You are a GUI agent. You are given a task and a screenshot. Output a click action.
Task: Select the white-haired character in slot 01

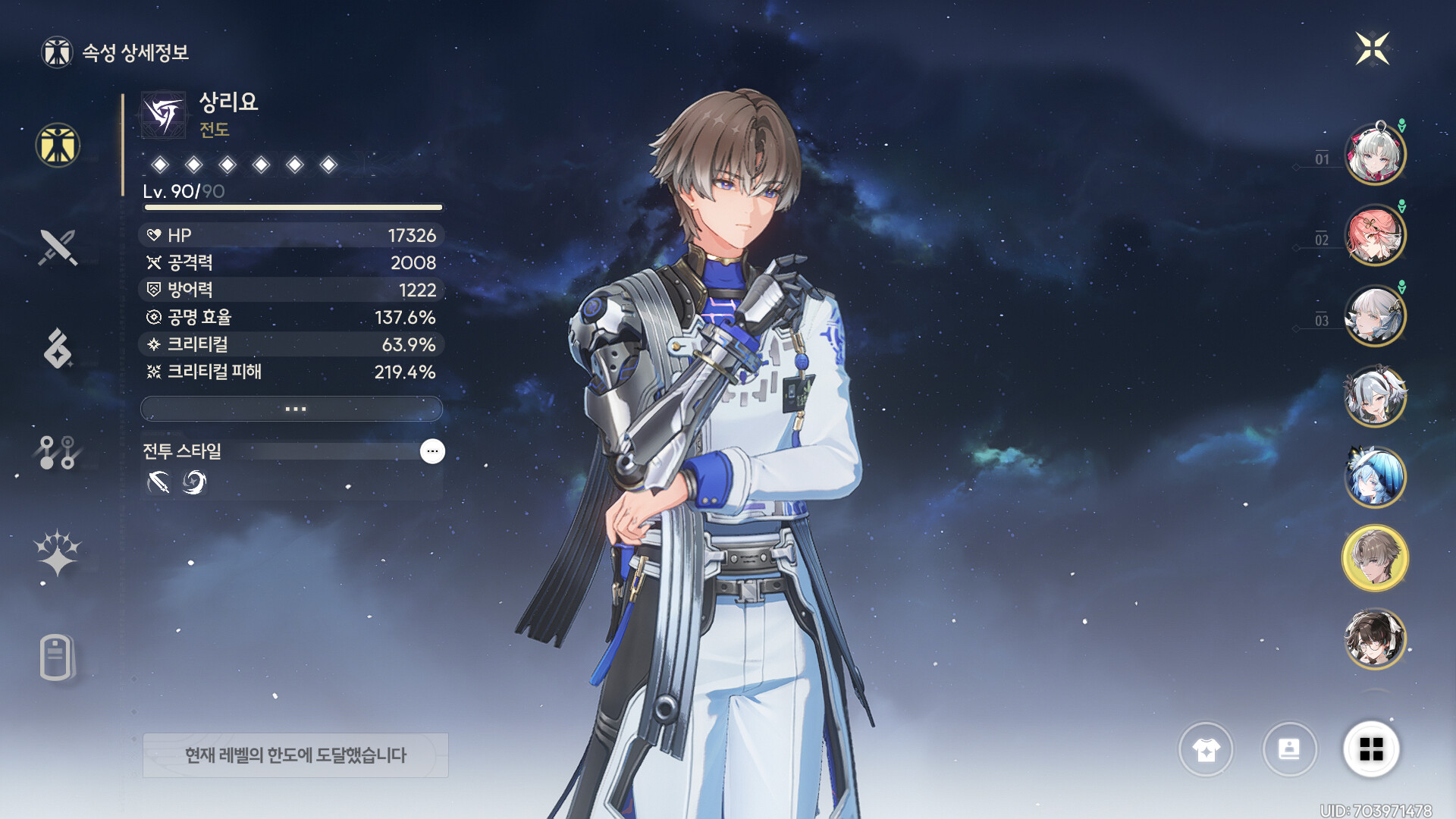(1375, 154)
